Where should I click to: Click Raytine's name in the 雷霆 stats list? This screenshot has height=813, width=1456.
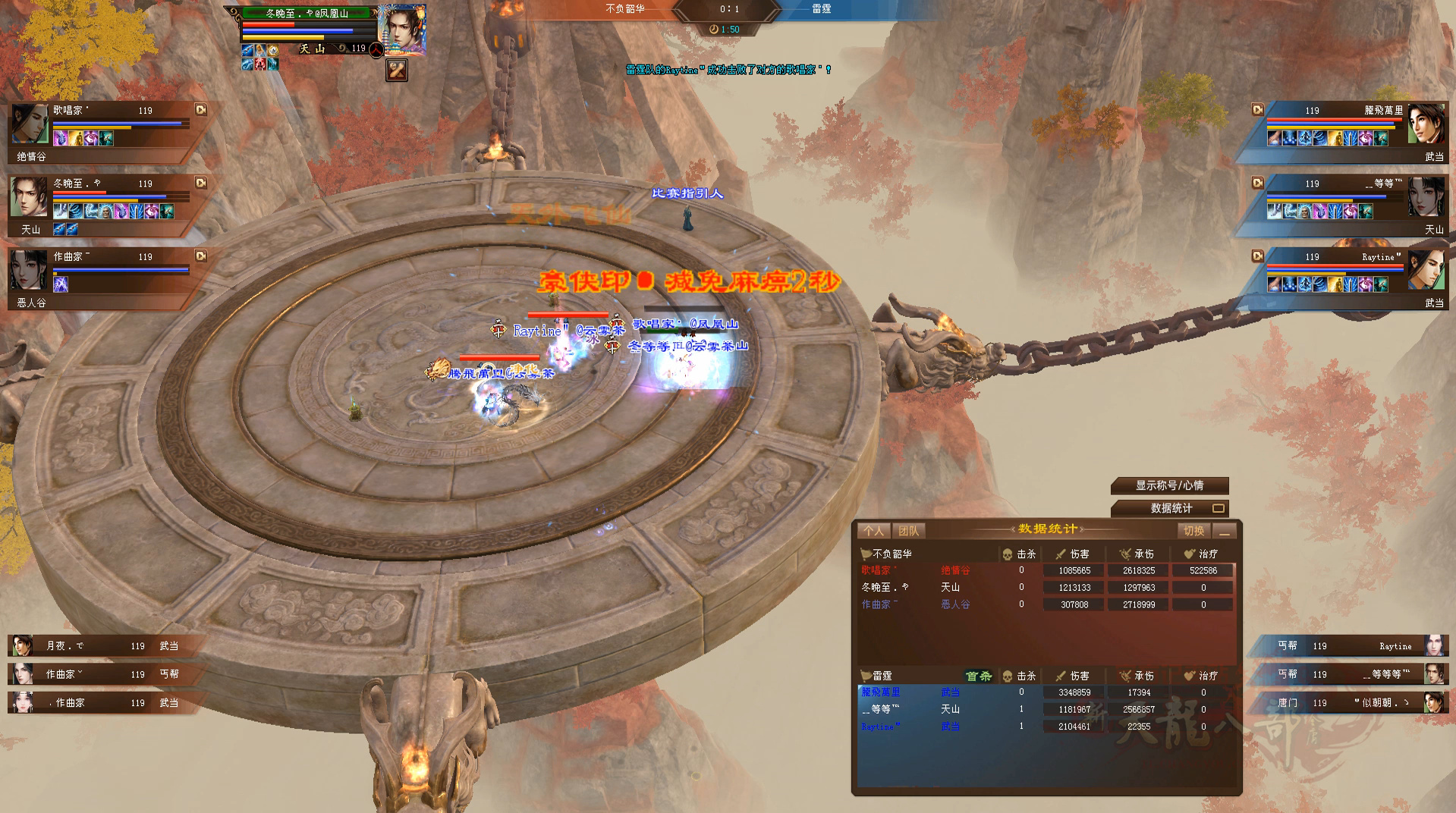pyautogui.click(x=878, y=727)
